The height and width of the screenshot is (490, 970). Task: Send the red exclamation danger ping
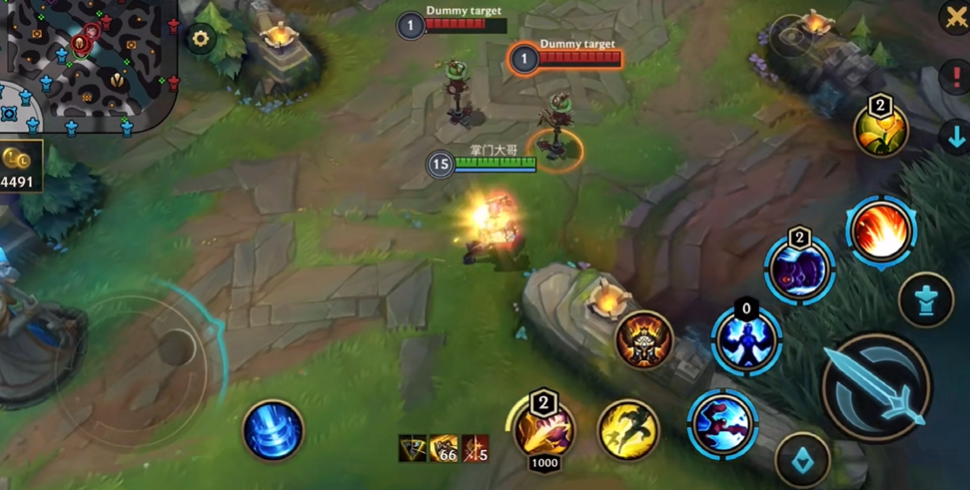click(956, 78)
